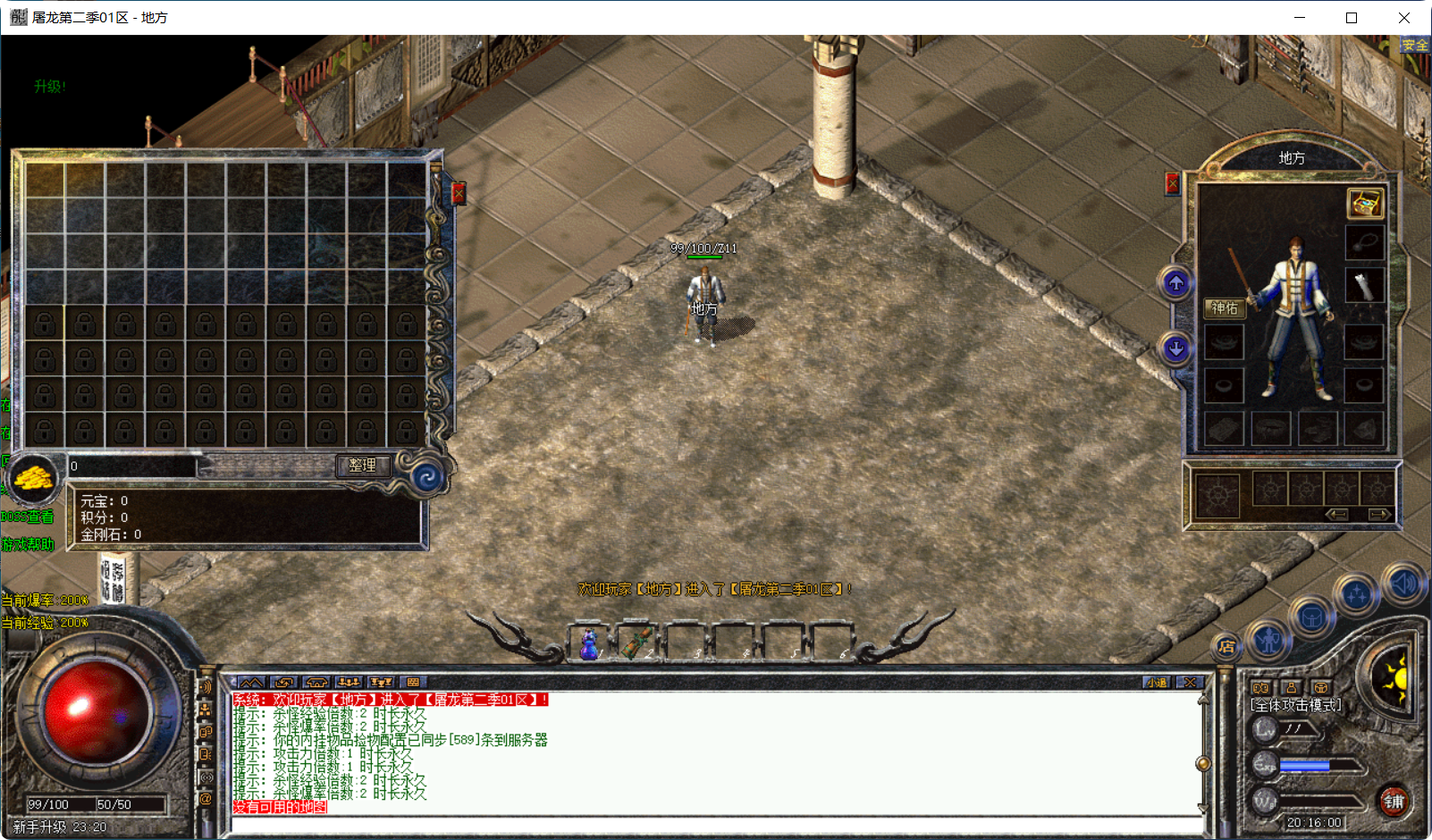Viewport: 1432px width, 840px height.
Task: Open the backpack round button
Action: pyautogui.click(x=1311, y=617)
